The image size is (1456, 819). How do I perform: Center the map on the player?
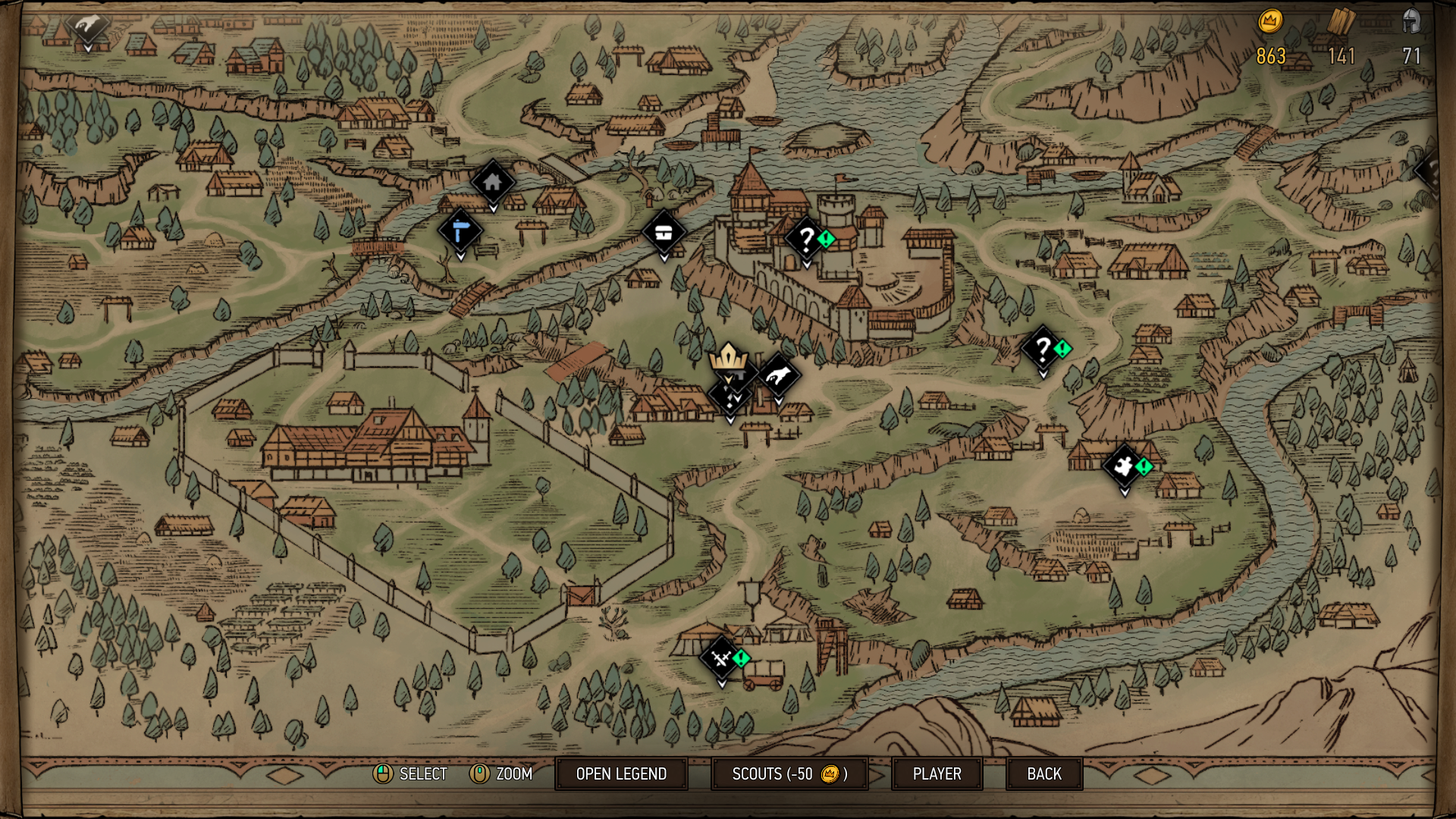tap(937, 773)
